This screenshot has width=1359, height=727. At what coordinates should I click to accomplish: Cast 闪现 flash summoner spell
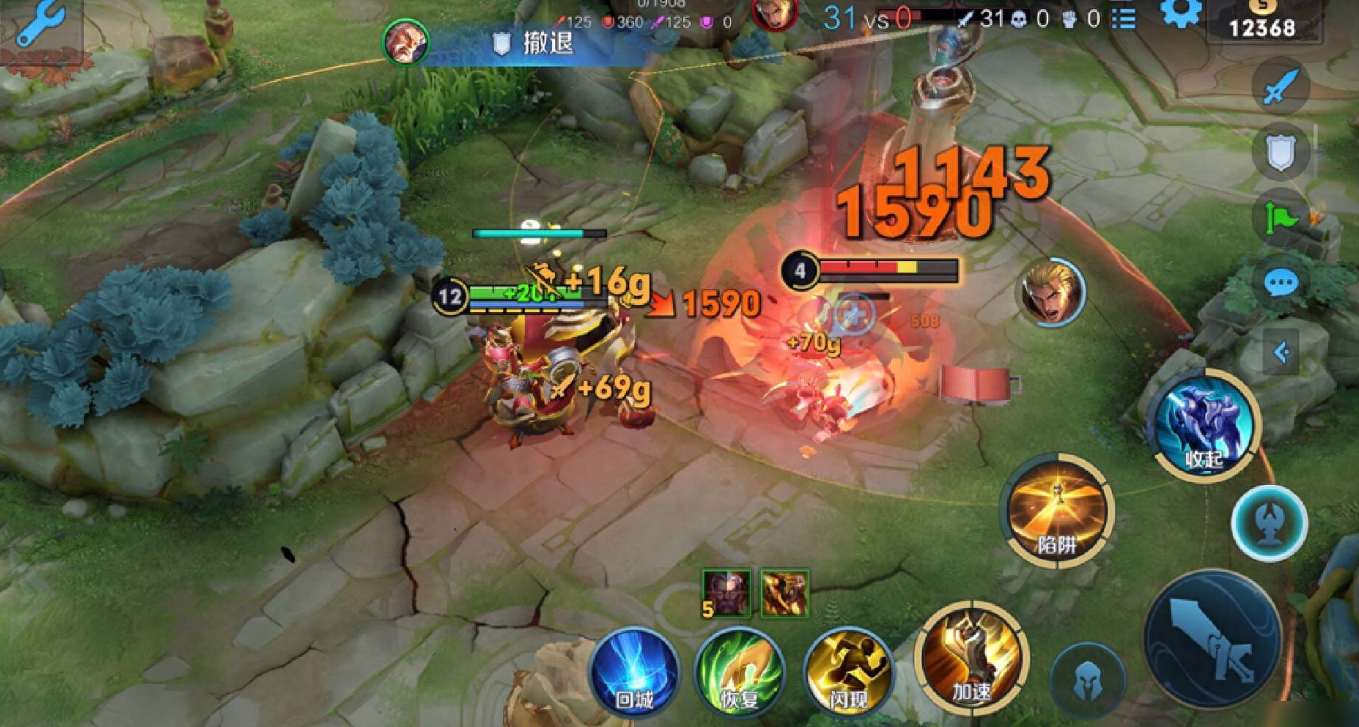pyautogui.click(x=848, y=669)
